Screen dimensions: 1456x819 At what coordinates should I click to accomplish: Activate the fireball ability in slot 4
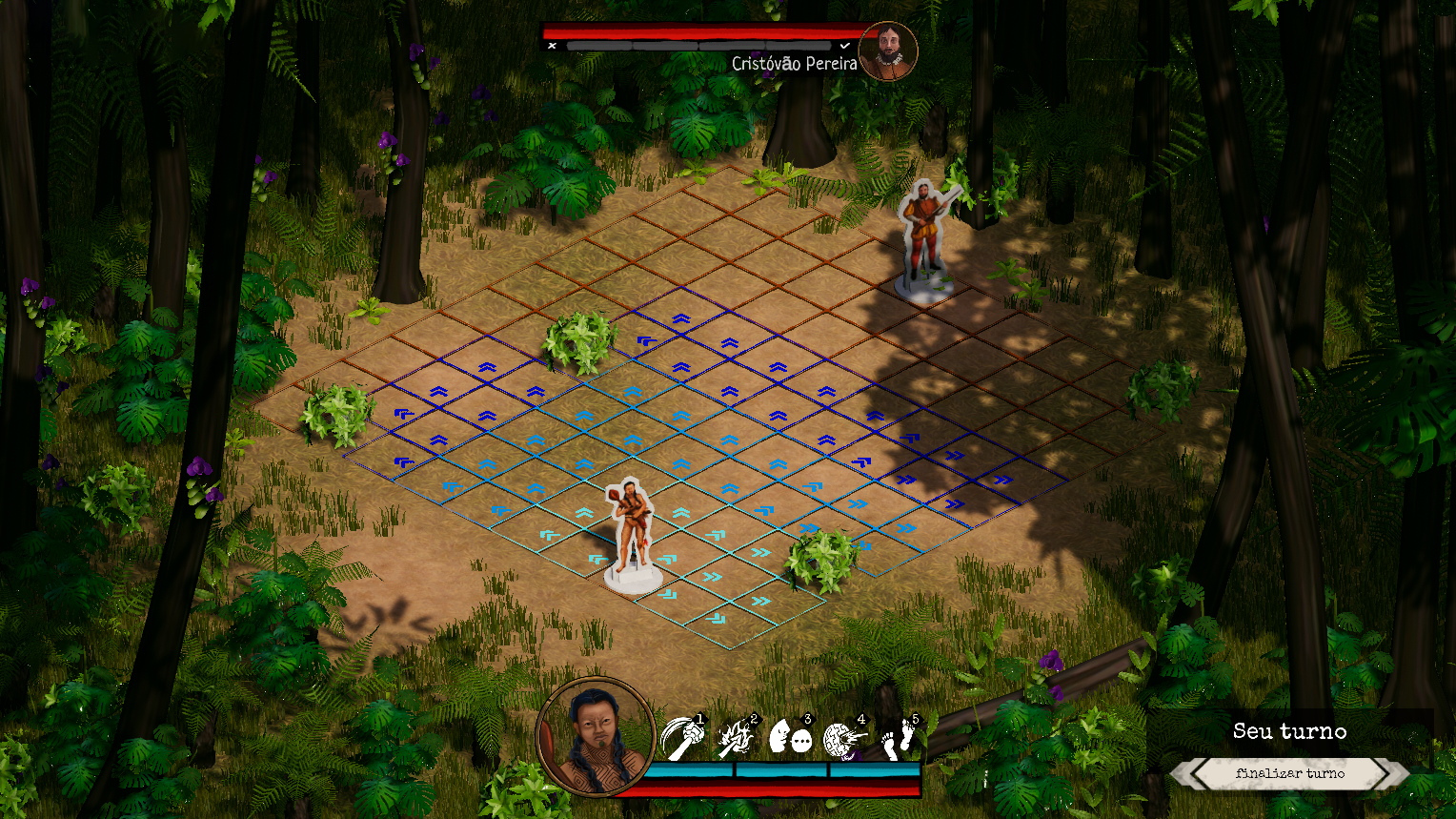(x=844, y=738)
